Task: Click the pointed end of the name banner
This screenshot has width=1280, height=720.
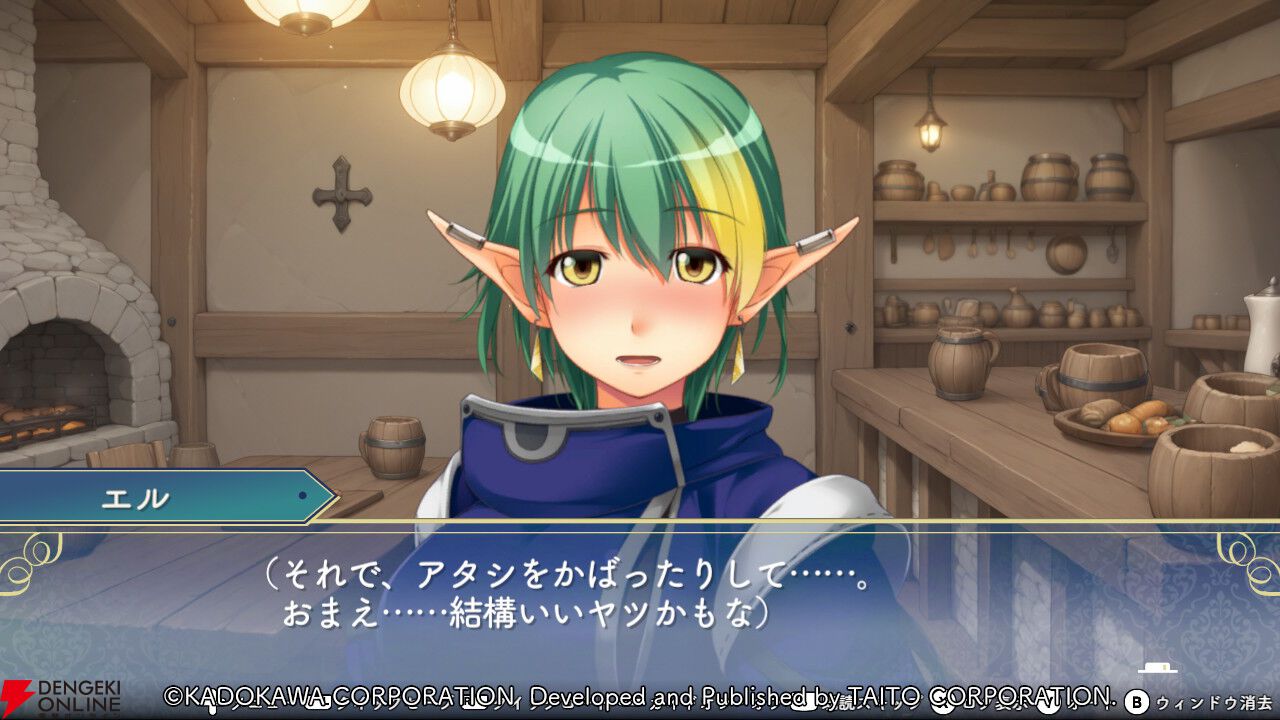Action: click(x=330, y=494)
